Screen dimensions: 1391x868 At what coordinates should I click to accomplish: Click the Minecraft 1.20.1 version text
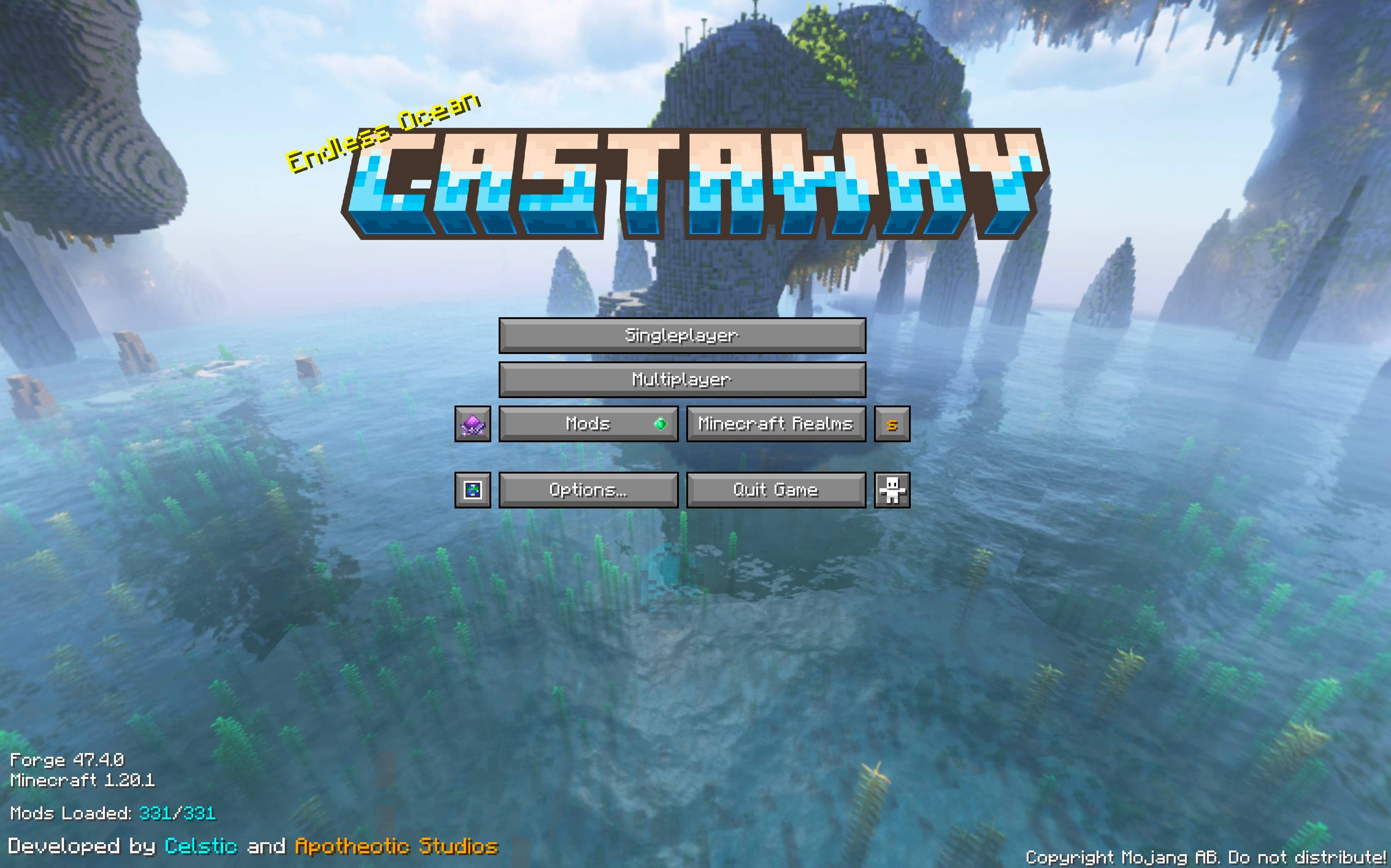click(x=84, y=781)
